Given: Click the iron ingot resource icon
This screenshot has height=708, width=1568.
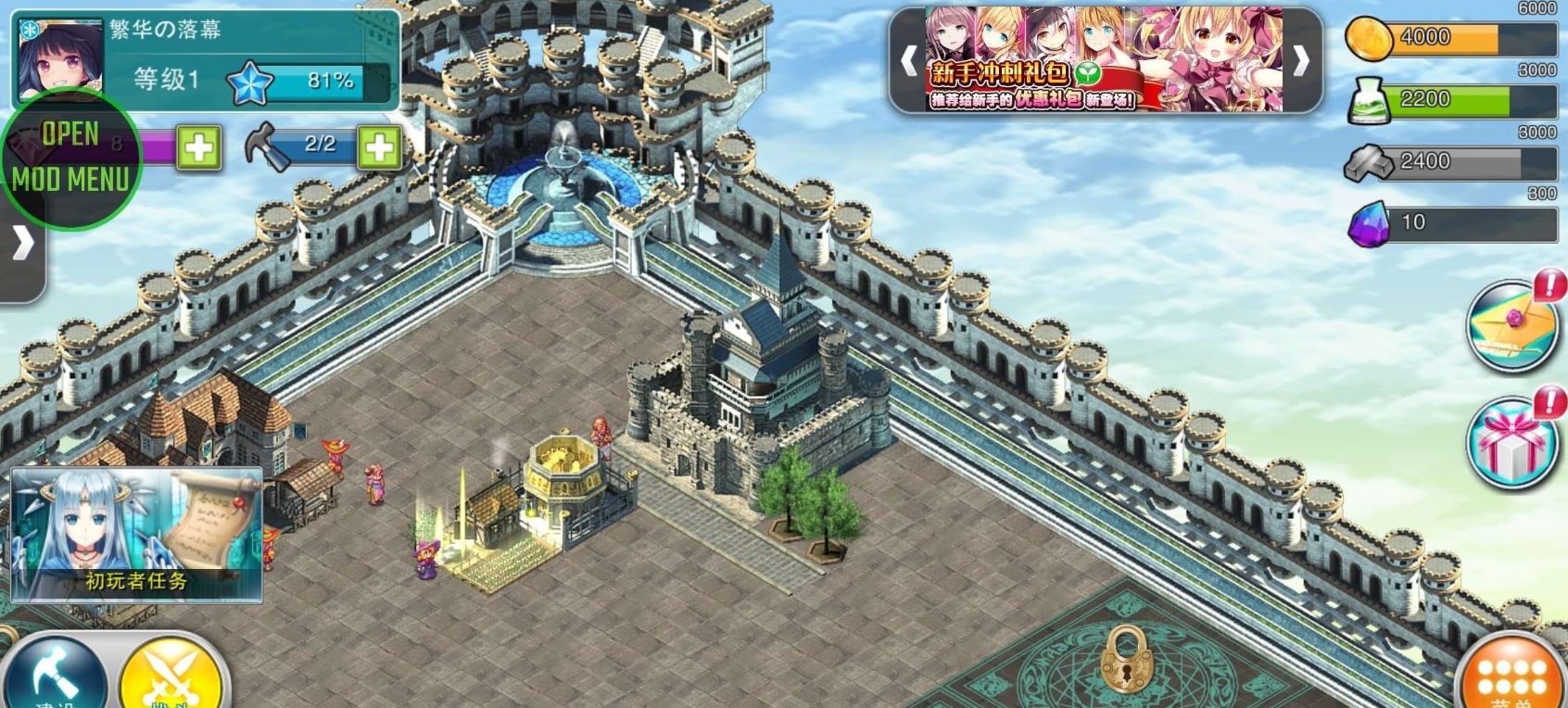Looking at the screenshot, I should click(1370, 161).
